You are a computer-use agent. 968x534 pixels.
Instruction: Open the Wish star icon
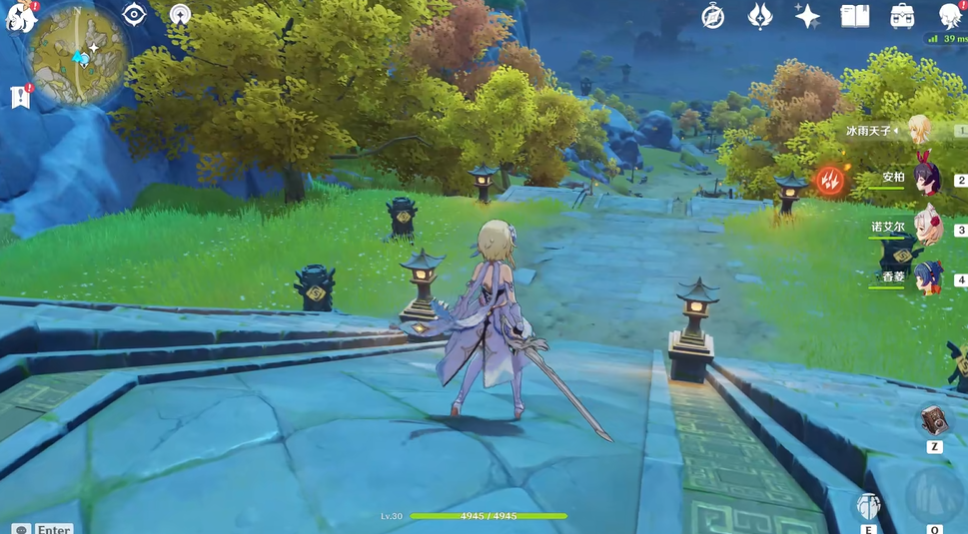coord(807,16)
